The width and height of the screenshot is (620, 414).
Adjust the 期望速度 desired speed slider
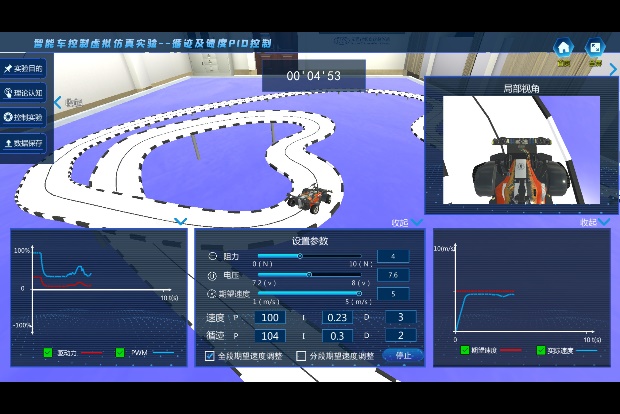click(x=359, y=293)
